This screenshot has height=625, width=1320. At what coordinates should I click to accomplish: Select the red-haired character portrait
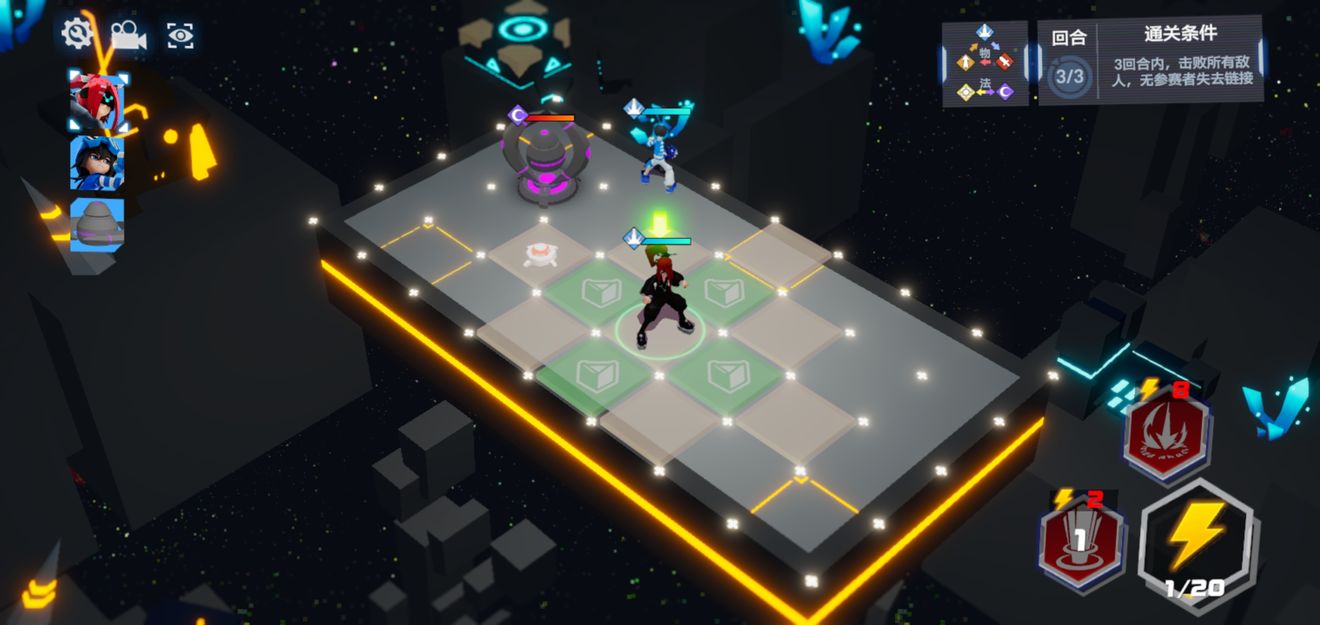click(x=97, y=102)
